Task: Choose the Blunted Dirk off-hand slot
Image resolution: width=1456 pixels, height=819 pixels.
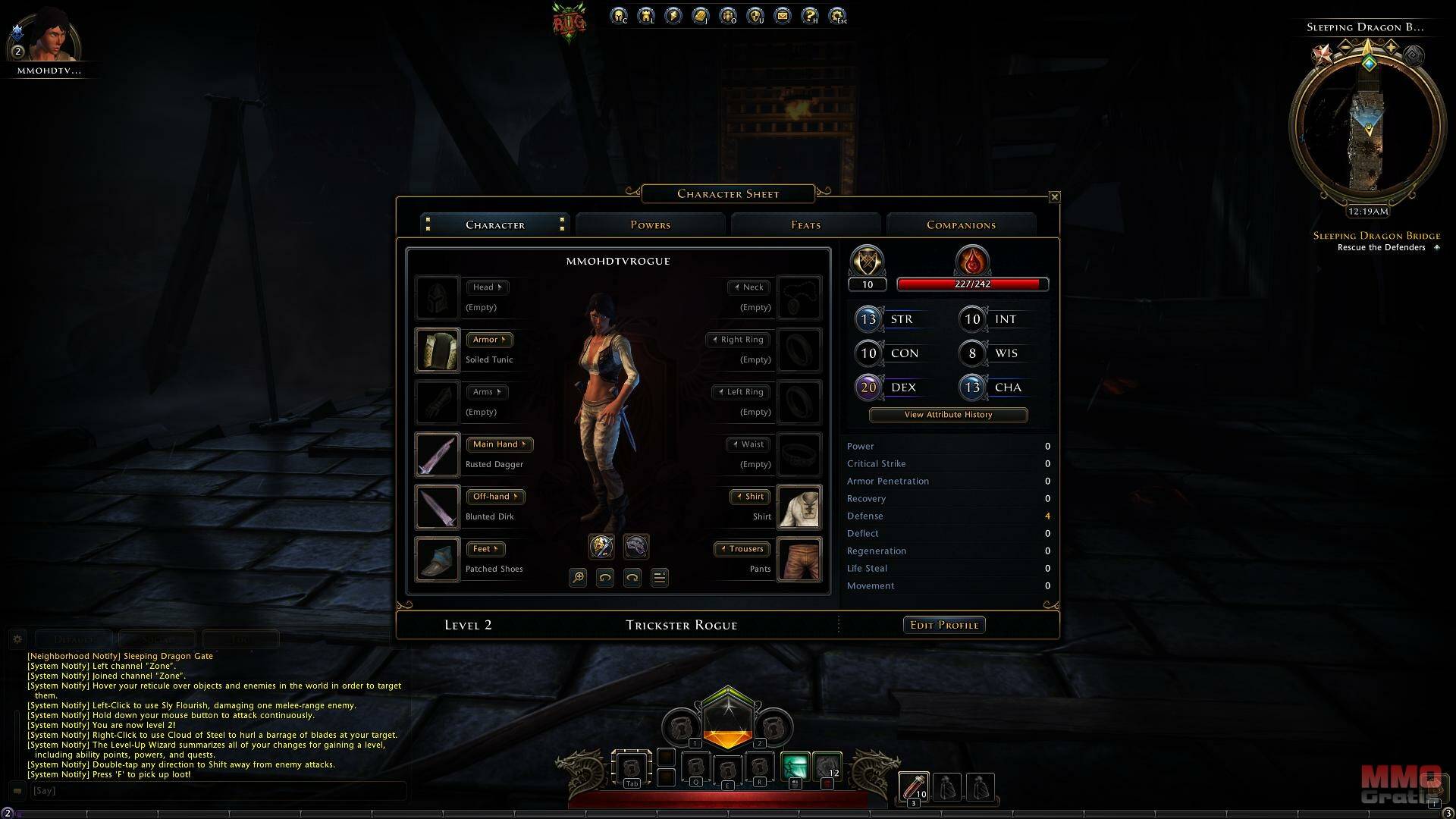Action: pos(438,507)
